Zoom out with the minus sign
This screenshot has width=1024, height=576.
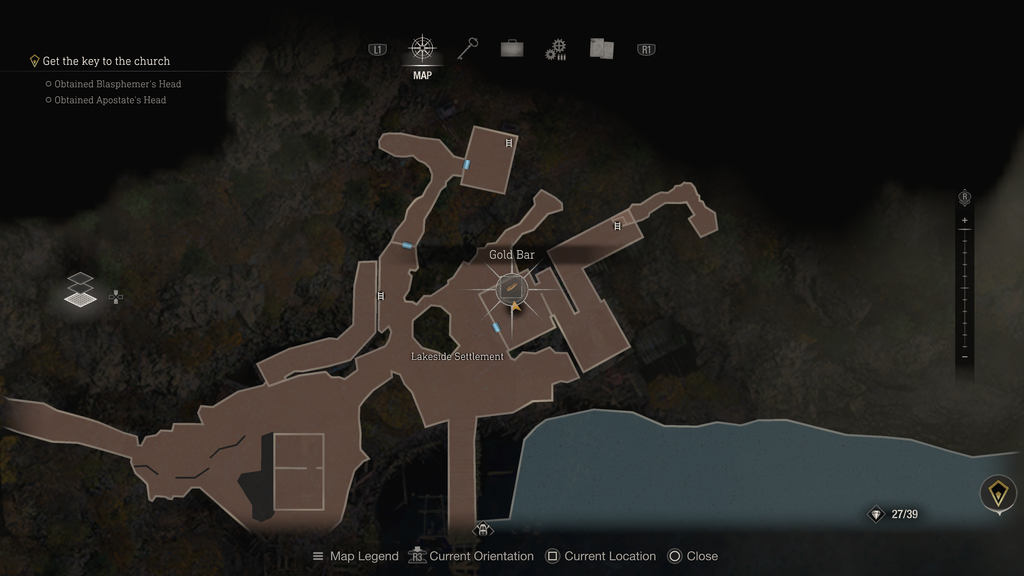(x=964, y=357)
